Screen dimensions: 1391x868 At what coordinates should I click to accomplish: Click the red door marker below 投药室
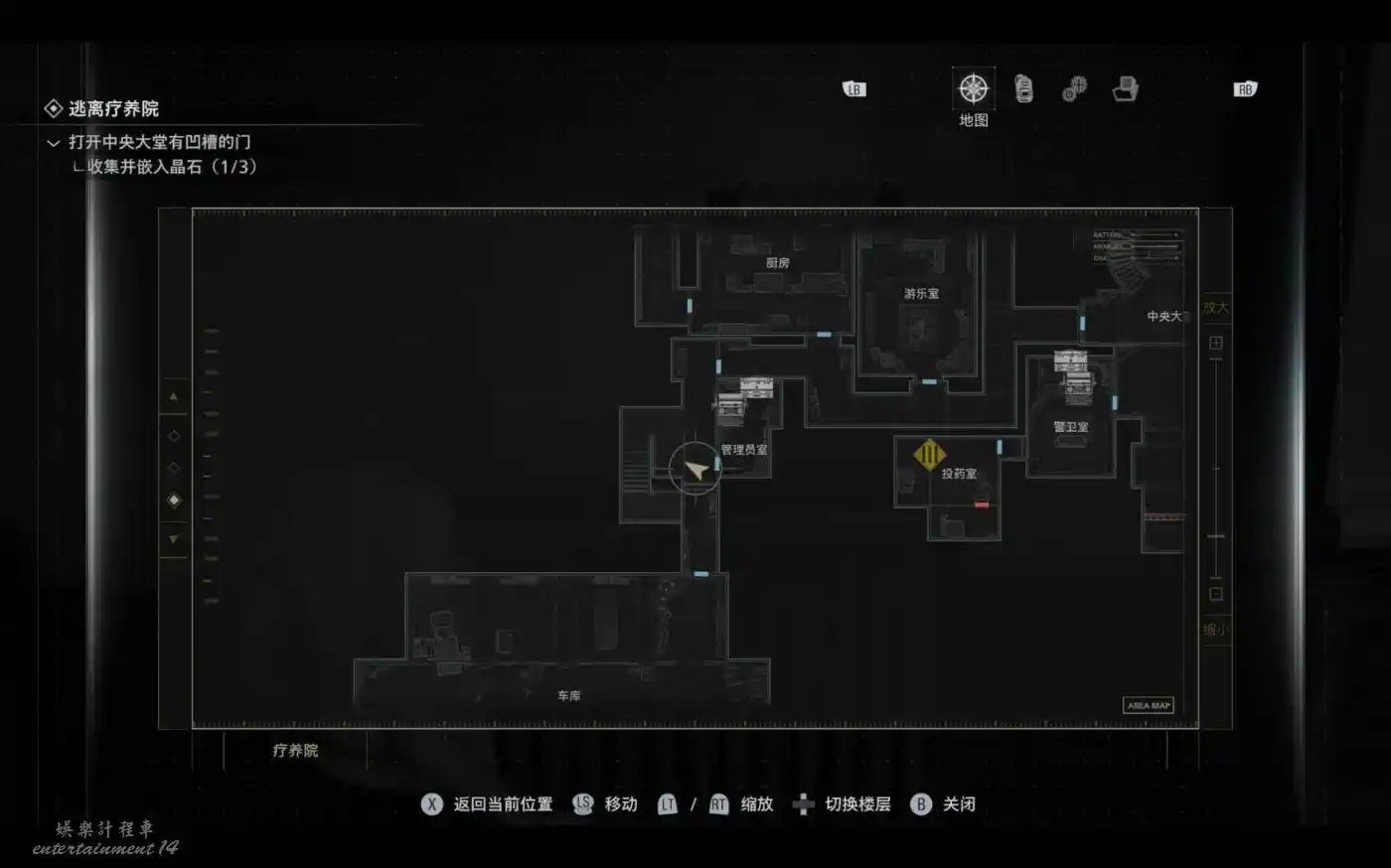click(x=982, y=506)
